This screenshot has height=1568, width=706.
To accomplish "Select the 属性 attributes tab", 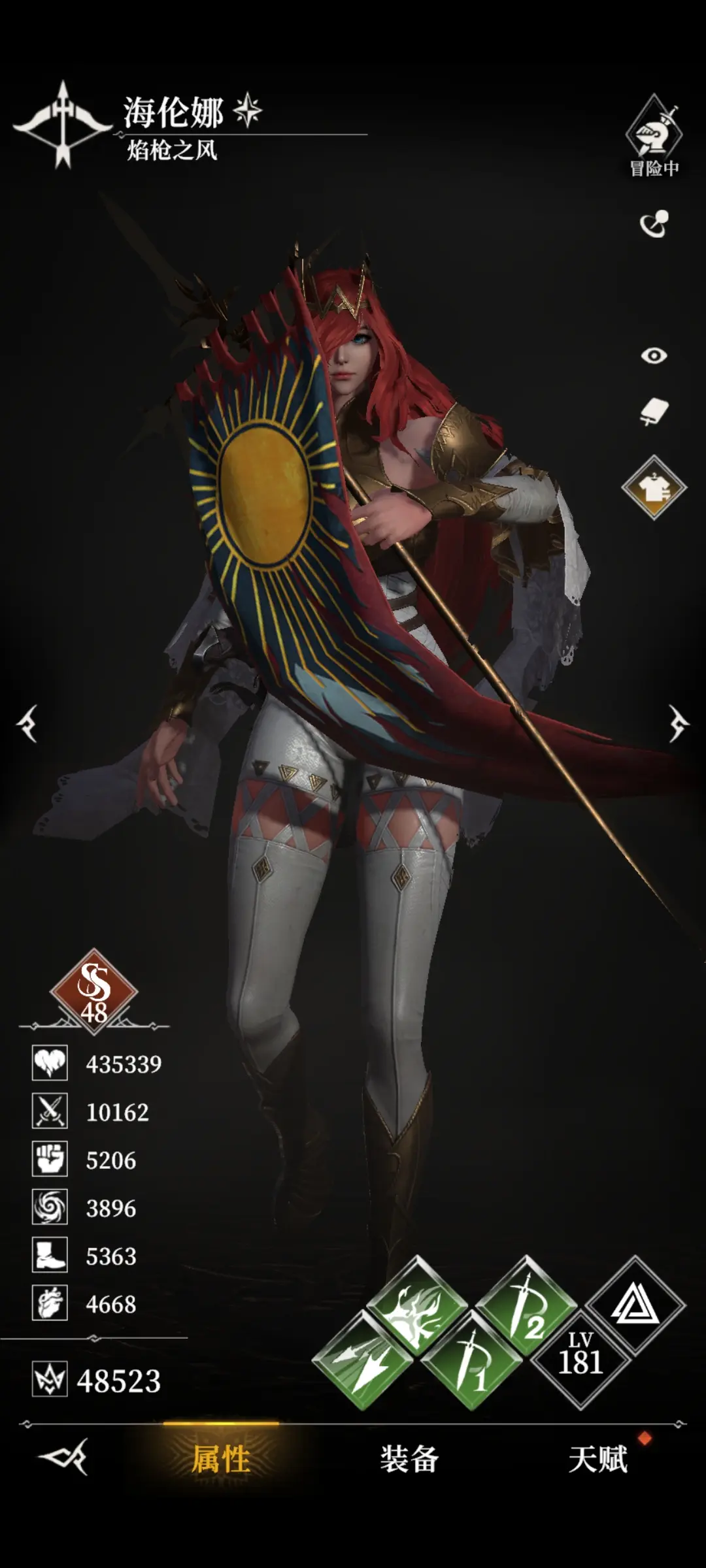I will [x=221, y=1459].
